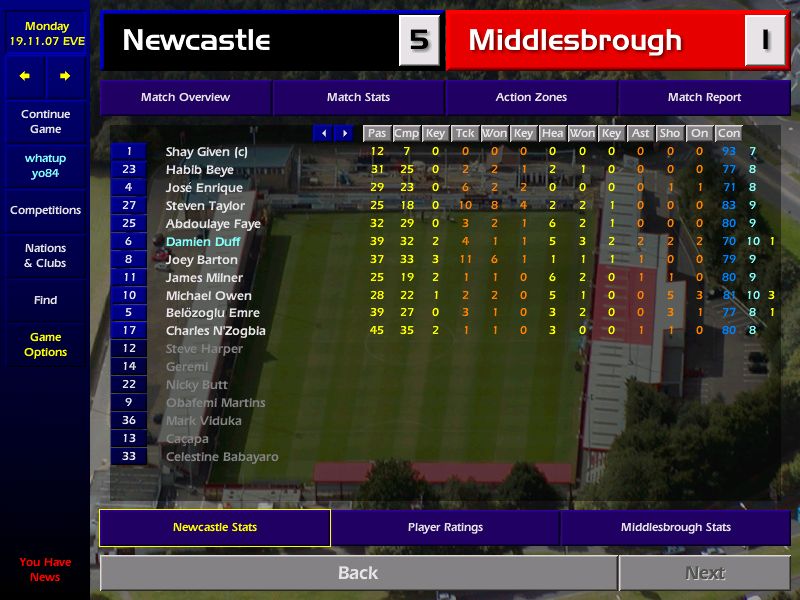
Task: Switch to the Match Stats tab
Action: pyautogui.click(x=358, y=97)
